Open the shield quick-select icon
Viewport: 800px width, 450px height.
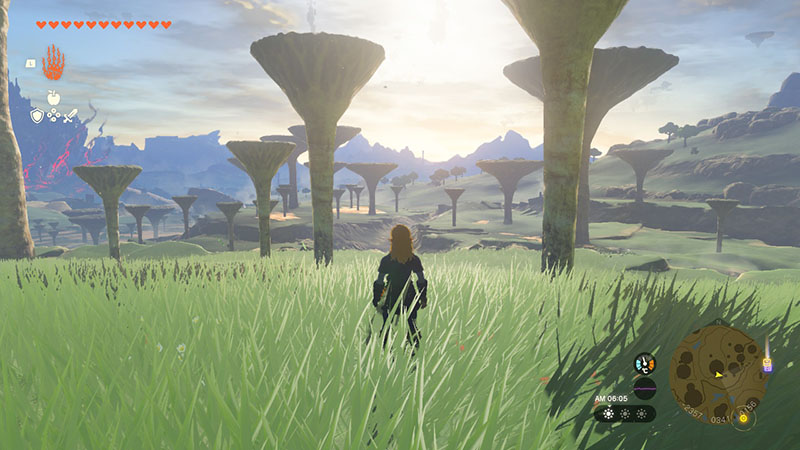pos(37,116)
